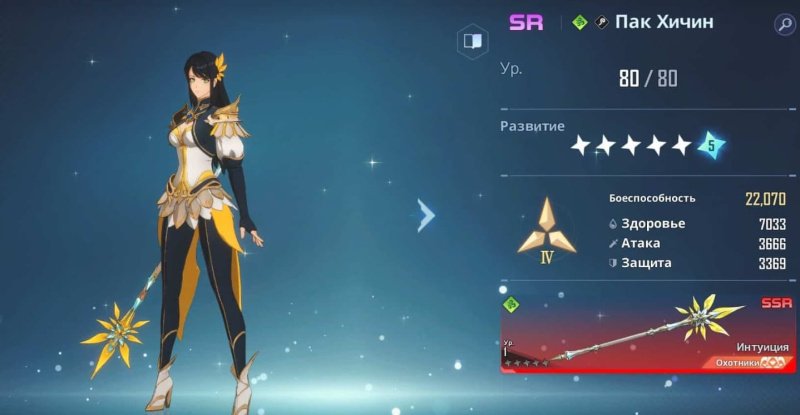Click the magnifier icon beside Пак Хичин
Screen dimensions: 800x415
coord(784,24)
